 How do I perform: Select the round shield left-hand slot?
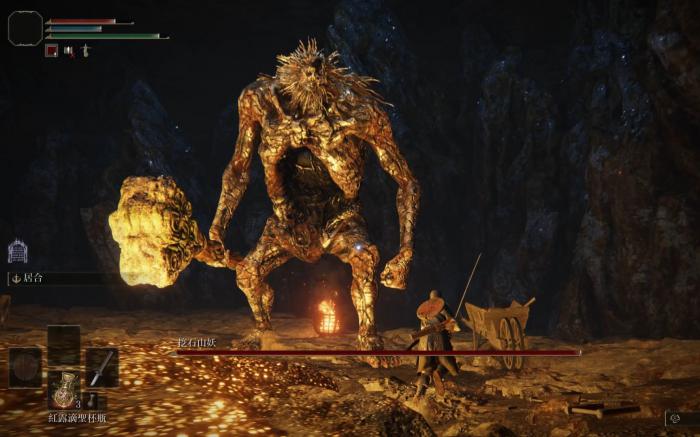26,367
